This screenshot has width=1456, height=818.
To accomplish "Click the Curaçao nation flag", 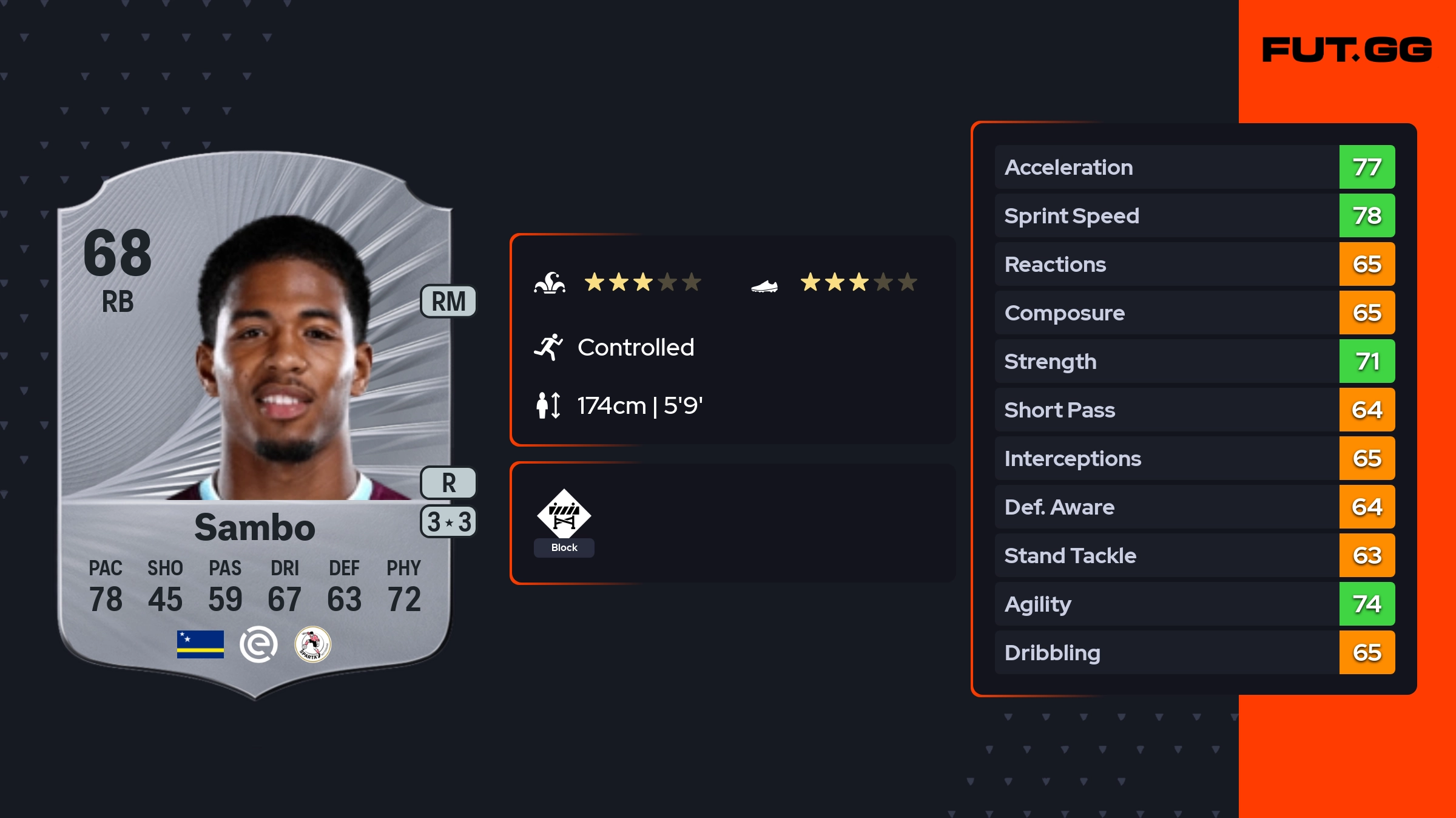I will 200,644.
